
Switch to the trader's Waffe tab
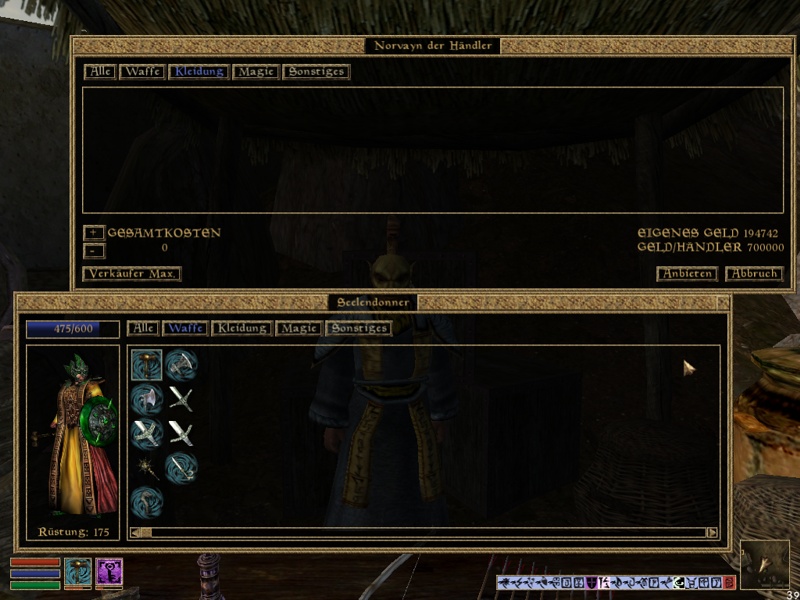point(143,72)
